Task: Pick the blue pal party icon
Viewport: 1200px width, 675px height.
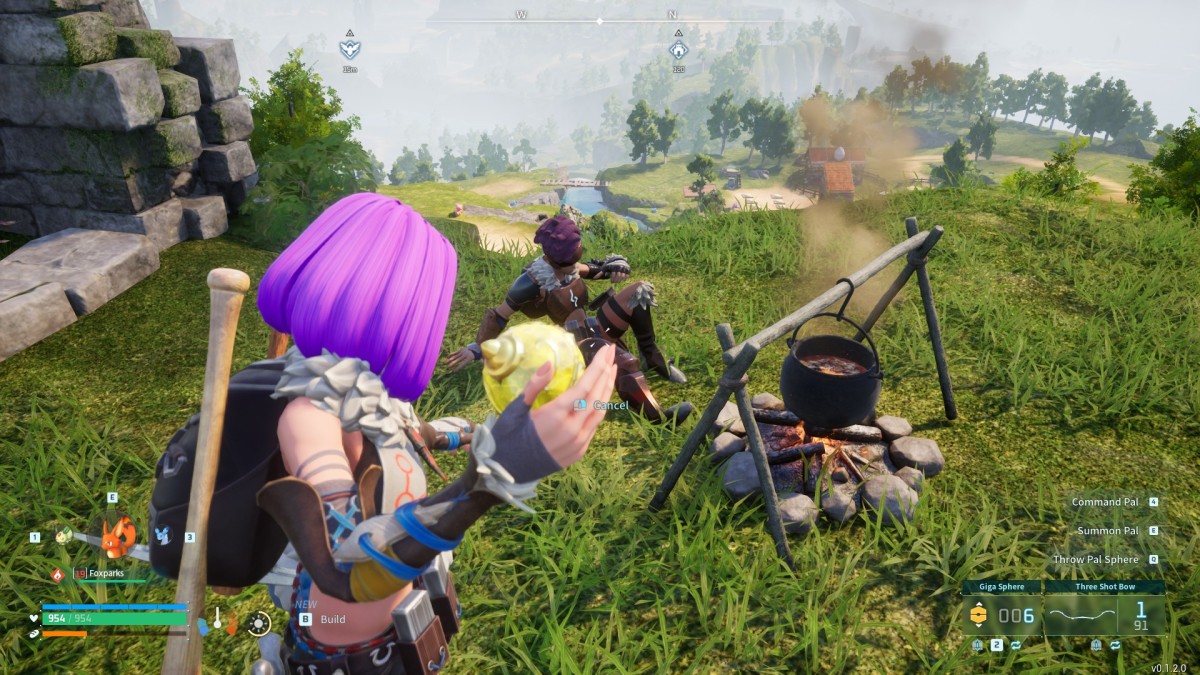Action: tap(163, 536)
